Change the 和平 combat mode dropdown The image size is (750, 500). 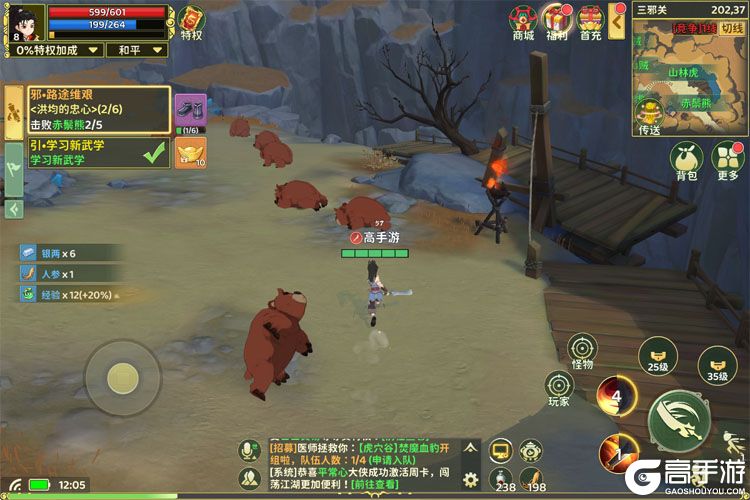pyautogui.click(x=132, y=49)
